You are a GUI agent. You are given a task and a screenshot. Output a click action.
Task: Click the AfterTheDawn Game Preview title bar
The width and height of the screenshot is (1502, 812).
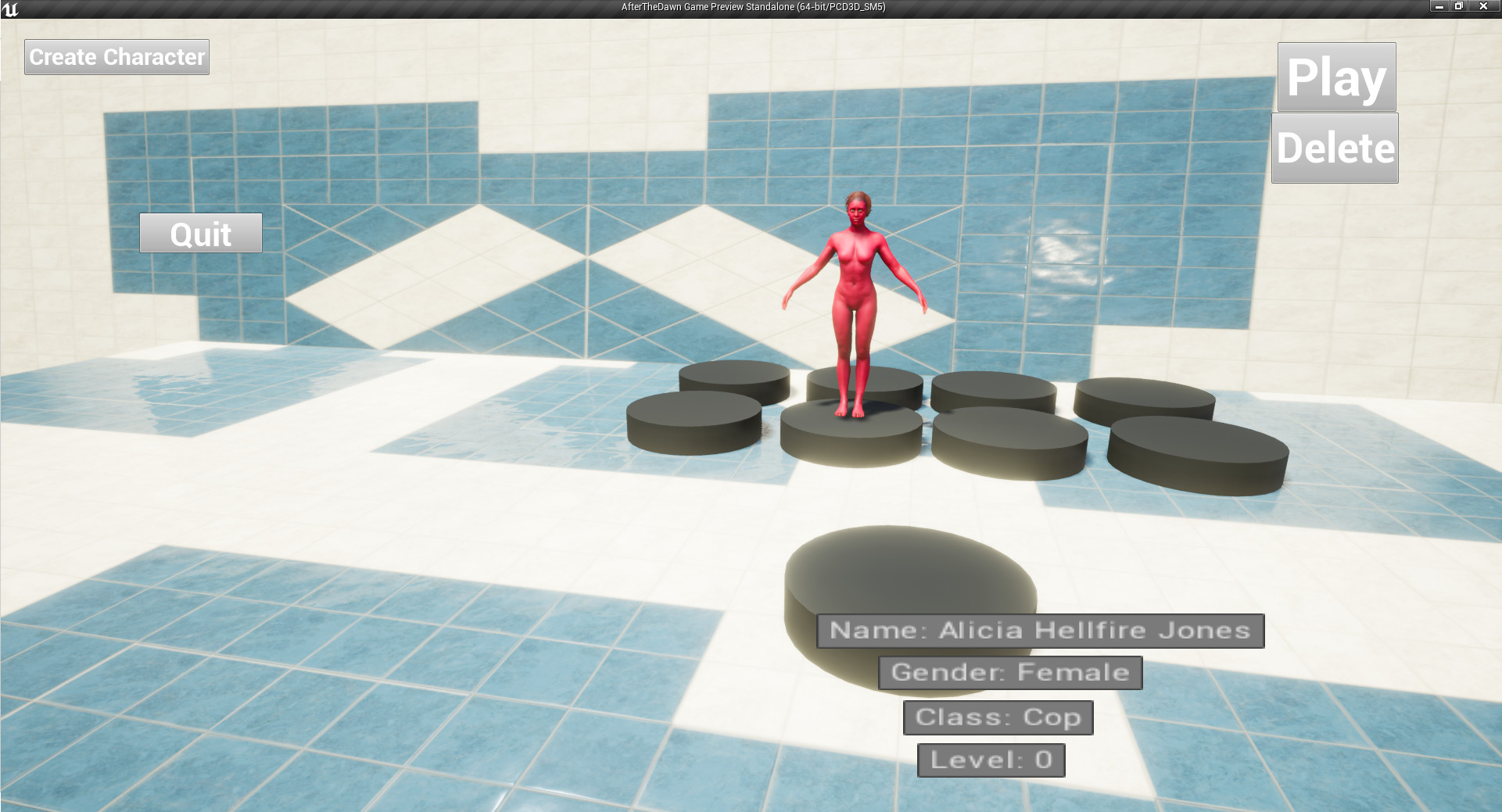749,6
